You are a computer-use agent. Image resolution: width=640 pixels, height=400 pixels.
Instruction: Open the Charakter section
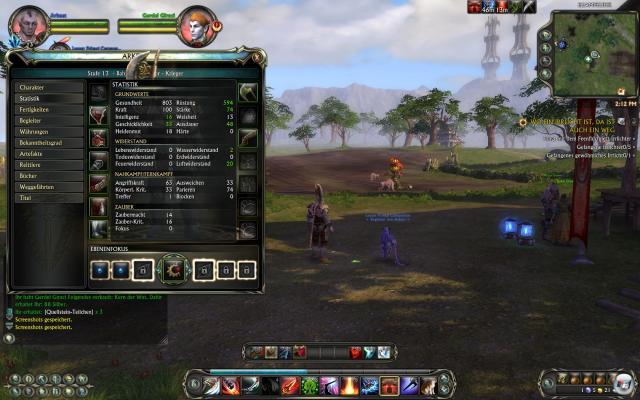47,88
